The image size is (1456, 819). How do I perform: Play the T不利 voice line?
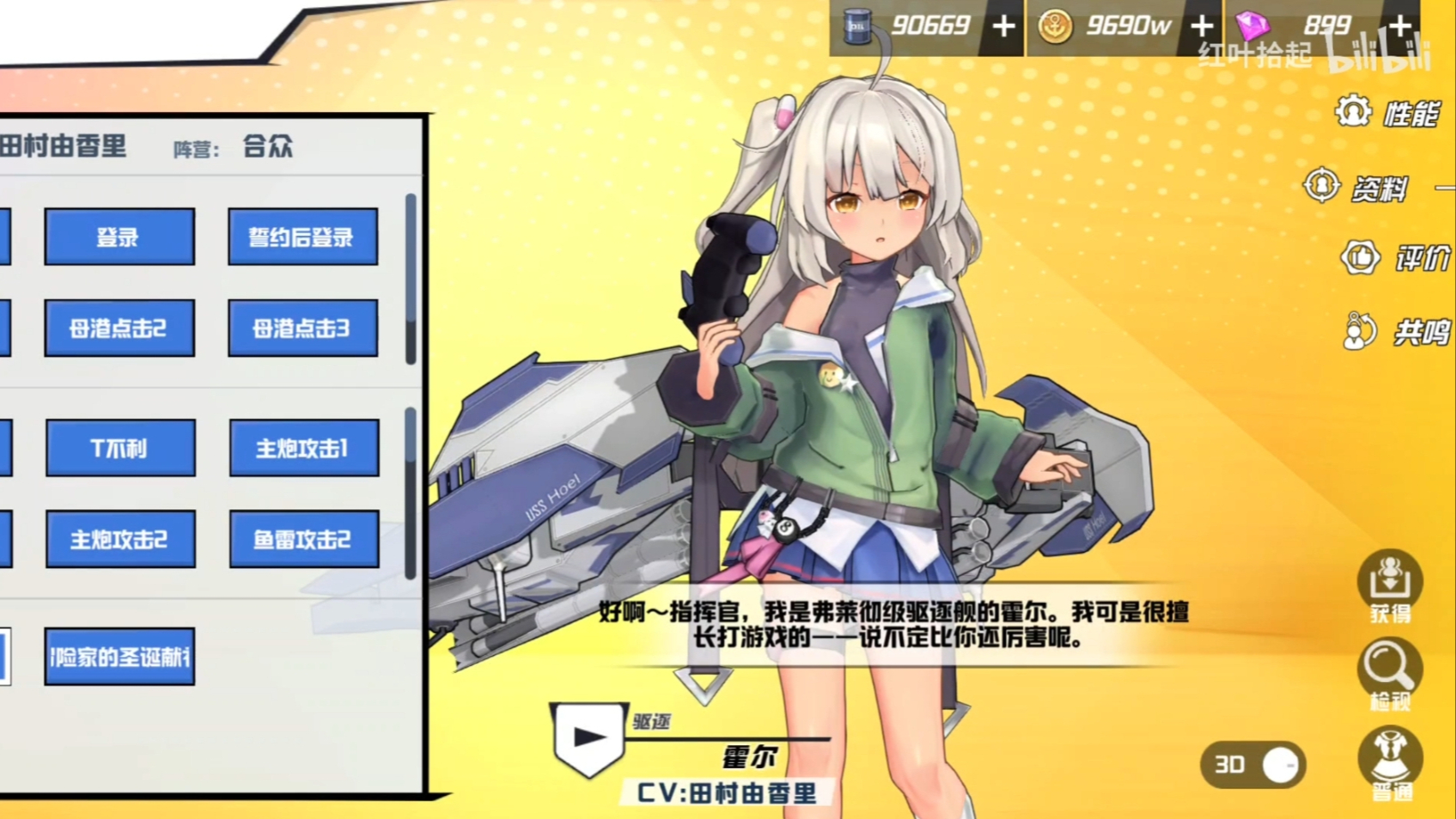[120, 448]
